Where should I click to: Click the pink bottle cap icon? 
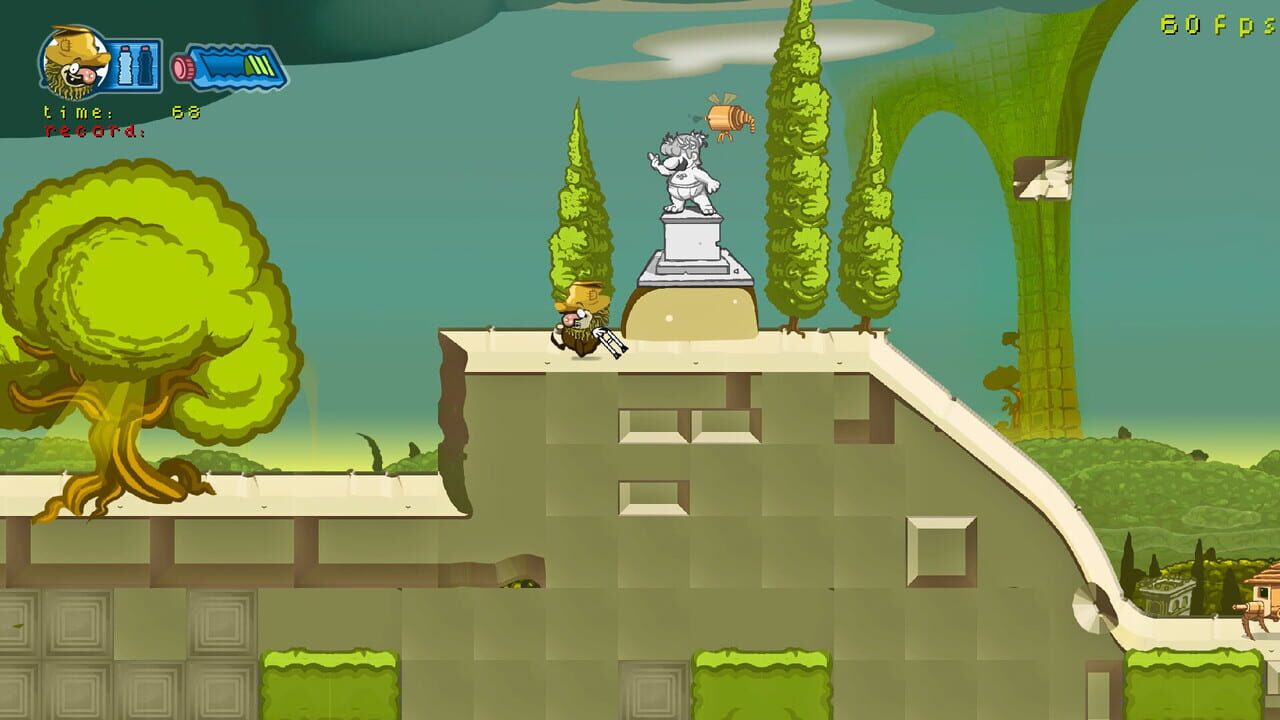pos(183,66)
